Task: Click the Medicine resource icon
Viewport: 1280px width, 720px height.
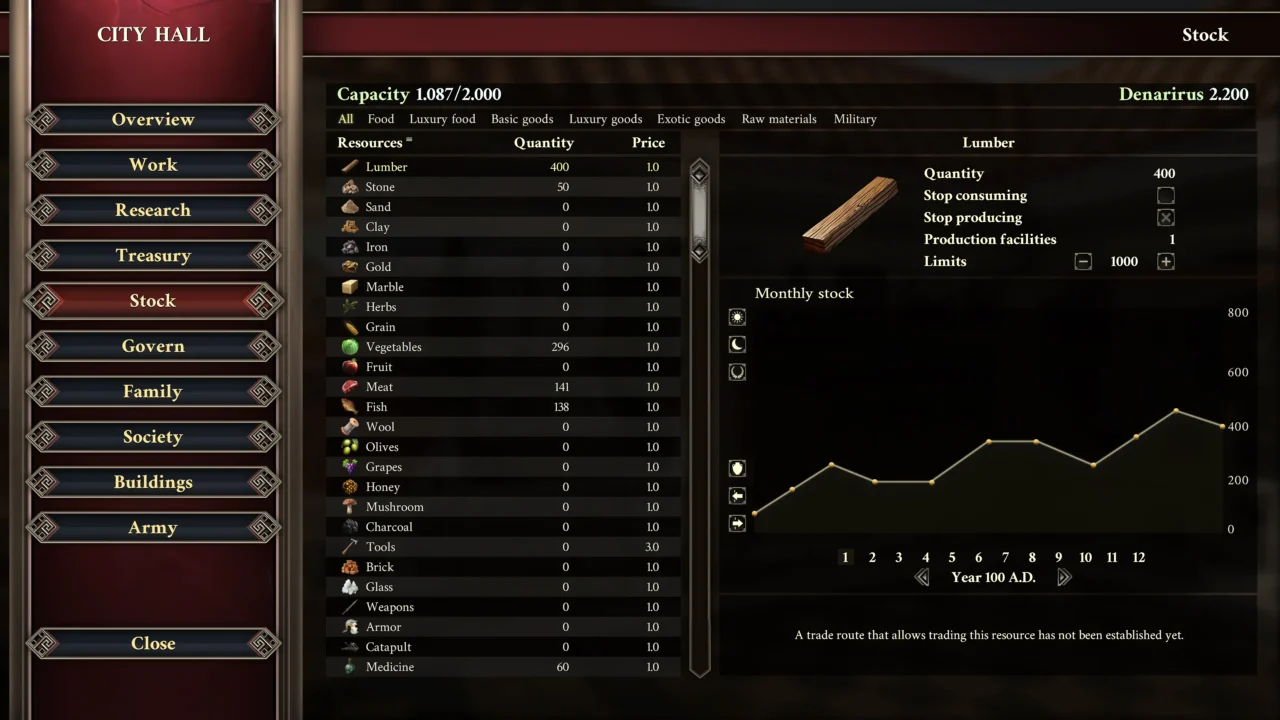Action: [350, 667]
